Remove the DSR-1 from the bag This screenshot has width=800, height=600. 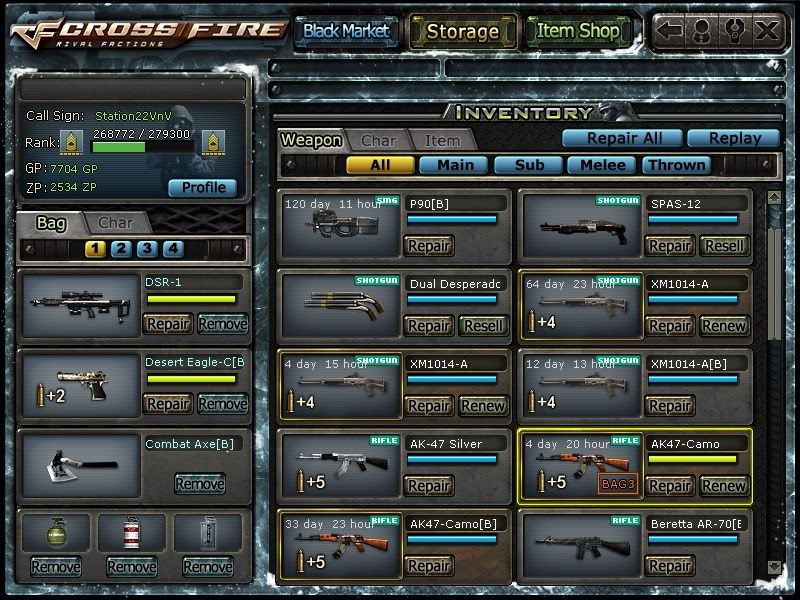click(222, 323)
